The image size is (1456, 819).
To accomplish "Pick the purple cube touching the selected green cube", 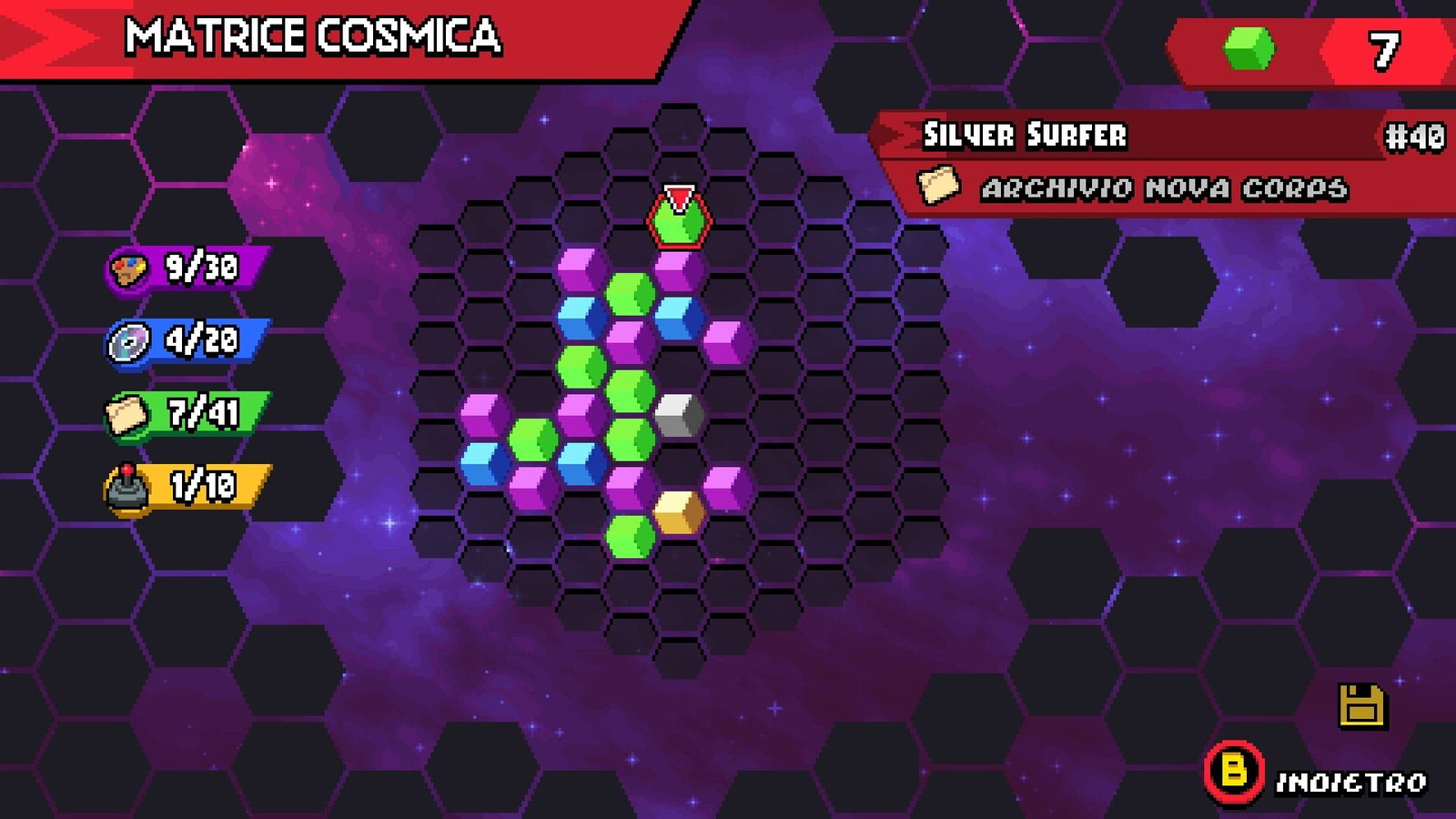I will [x=679, y=270].
